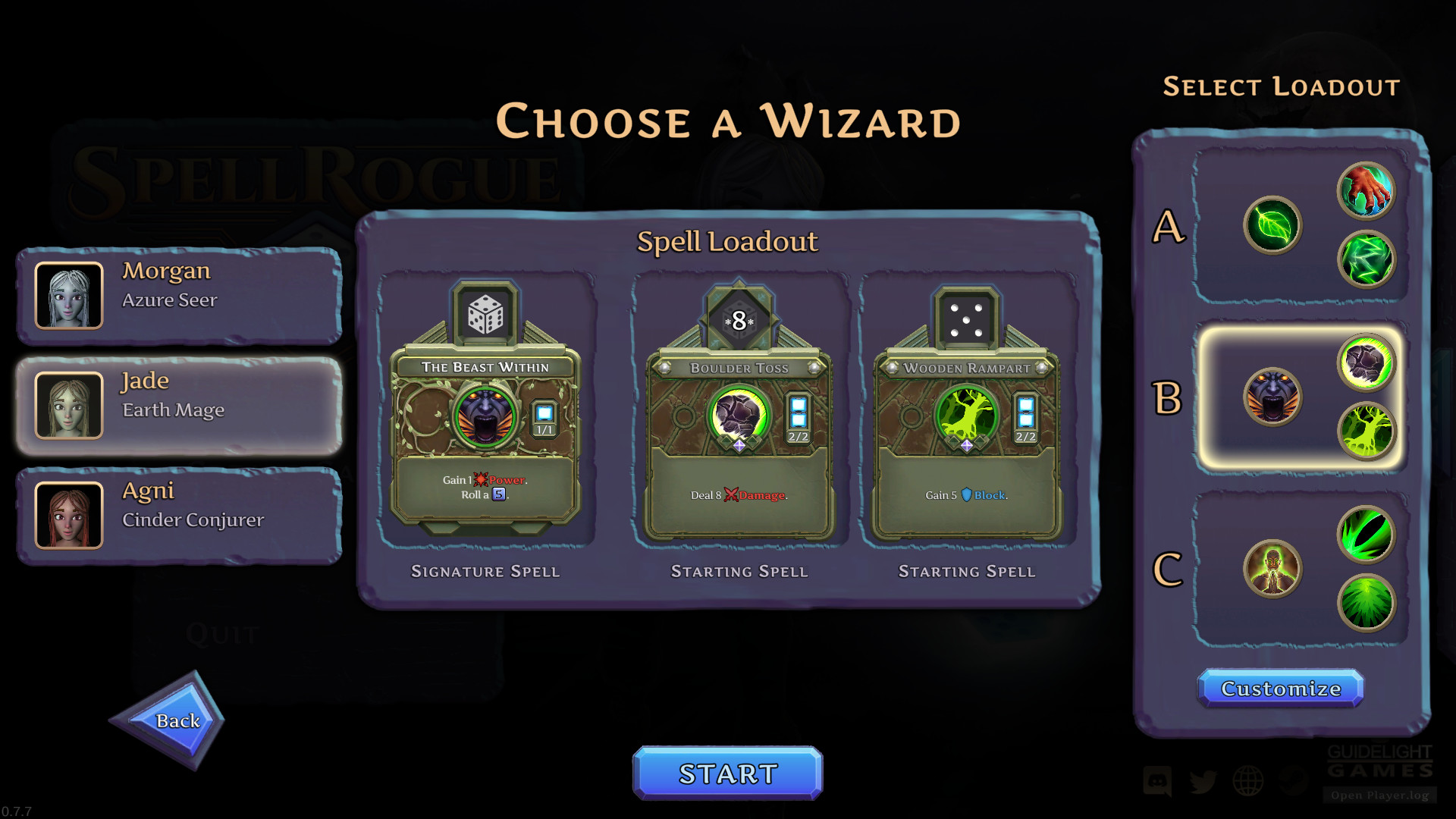Screen dimensions: 1456x819
Task: Click the meditating wizard icon in Loadout C
Action: coord(1273,569)
